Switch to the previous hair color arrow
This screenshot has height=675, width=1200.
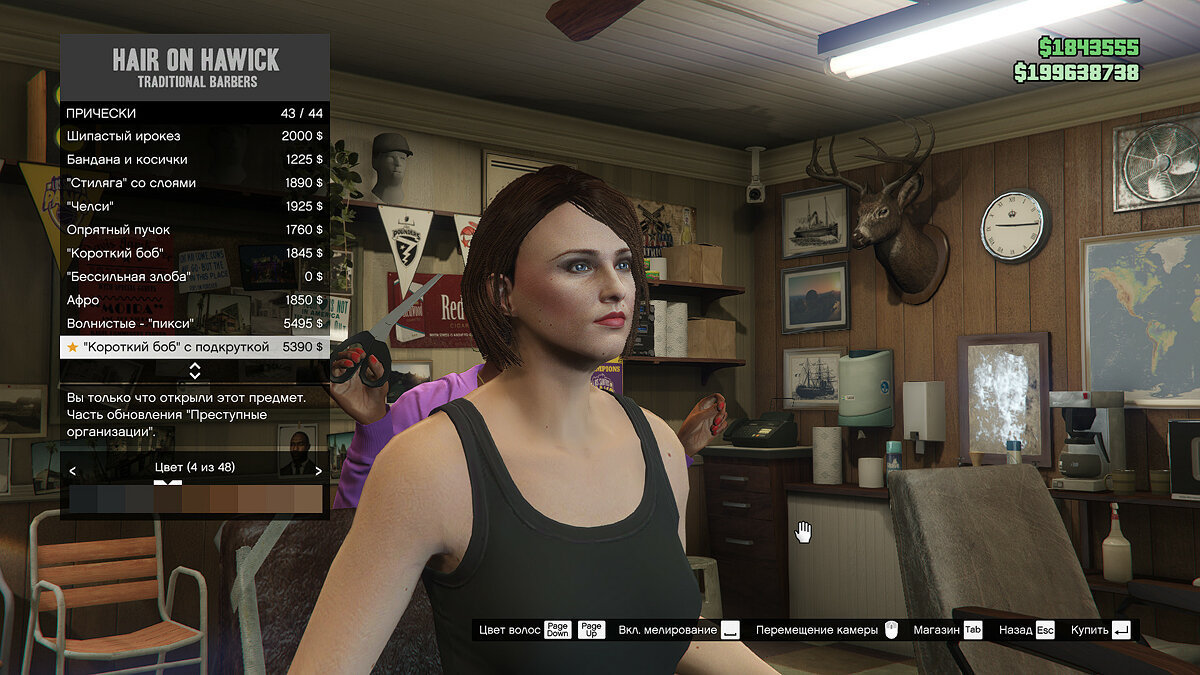tap(73, 470)
